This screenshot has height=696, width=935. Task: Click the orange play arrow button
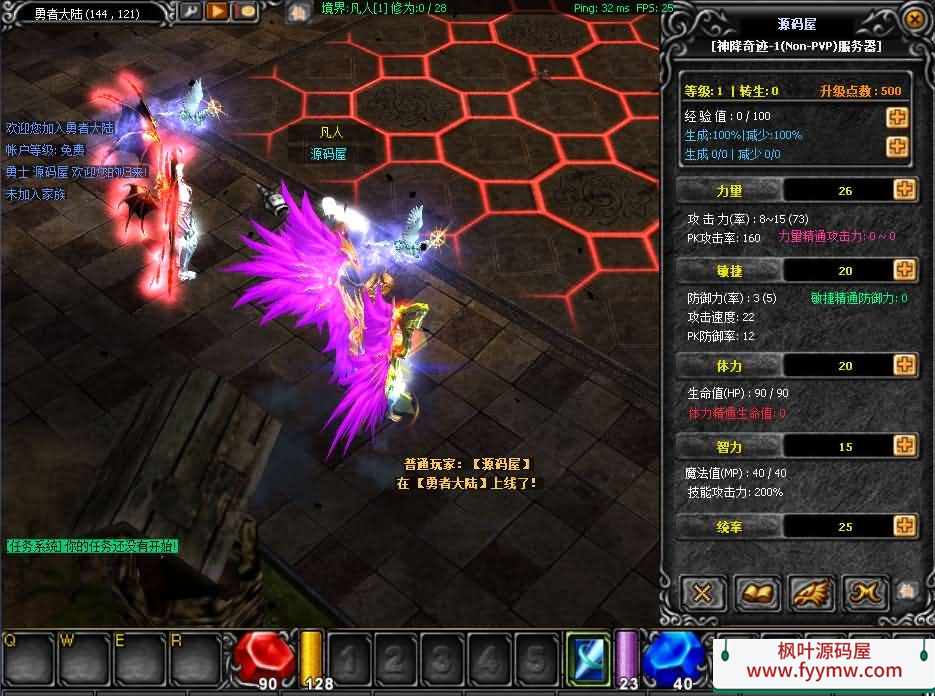[x=217, y=12]
